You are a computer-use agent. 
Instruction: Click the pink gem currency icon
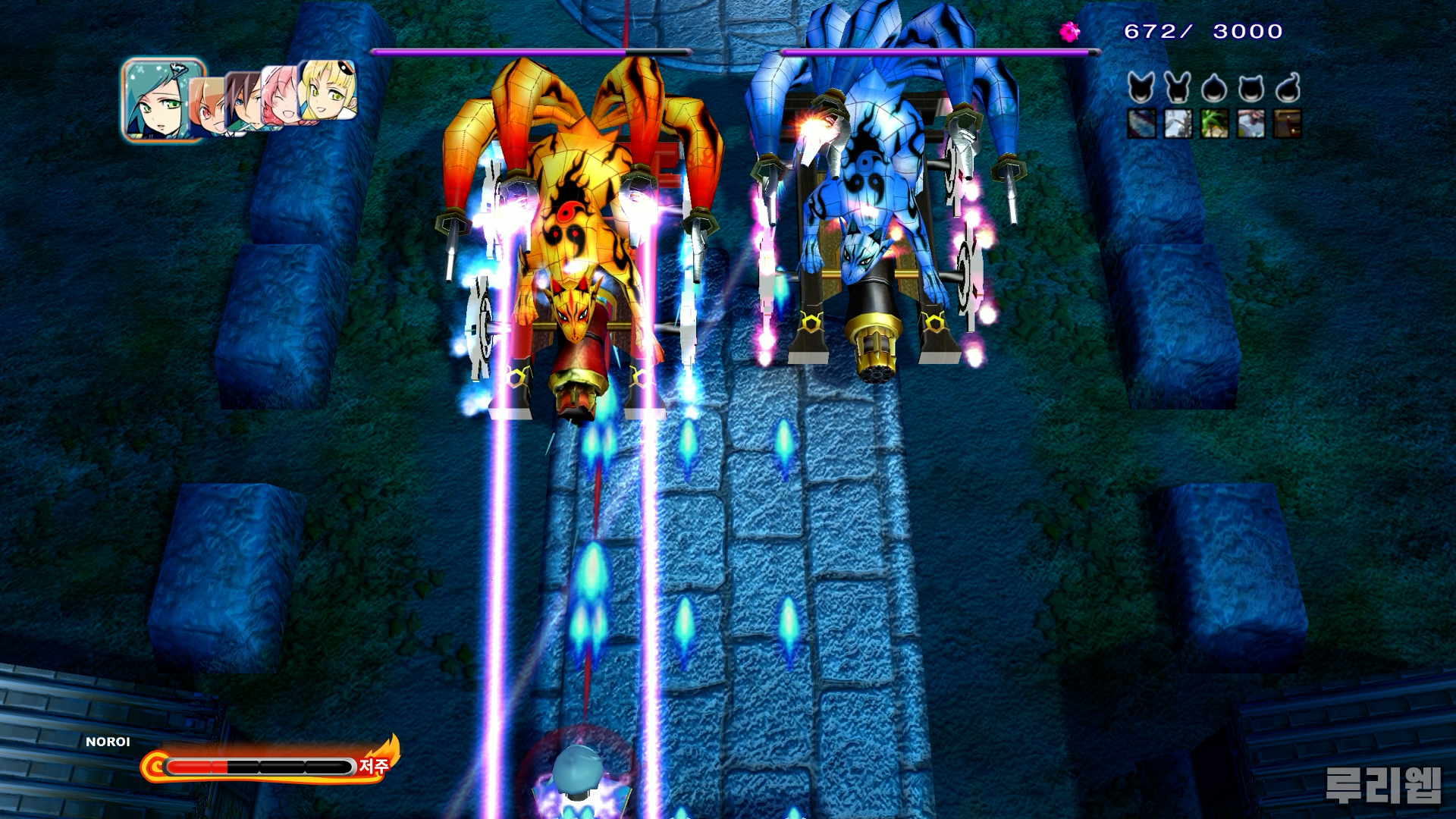click(1069, 32)
